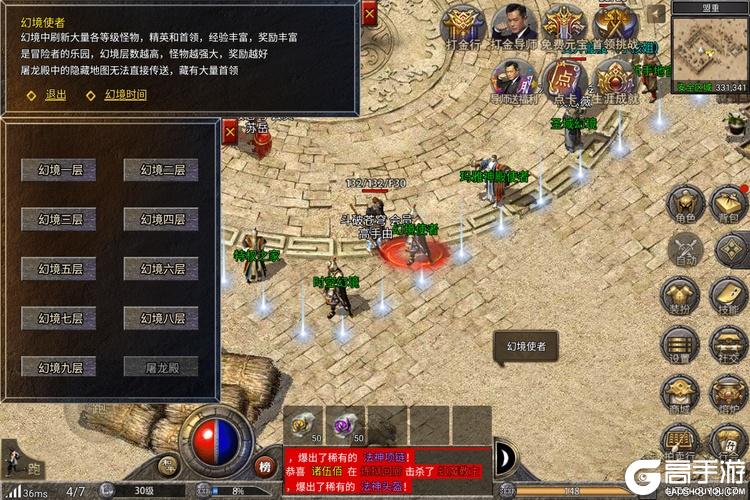750x500 pixels.
Task: Start the 首领挑战 boss challenge icon
Action: (x=613, y=26)
